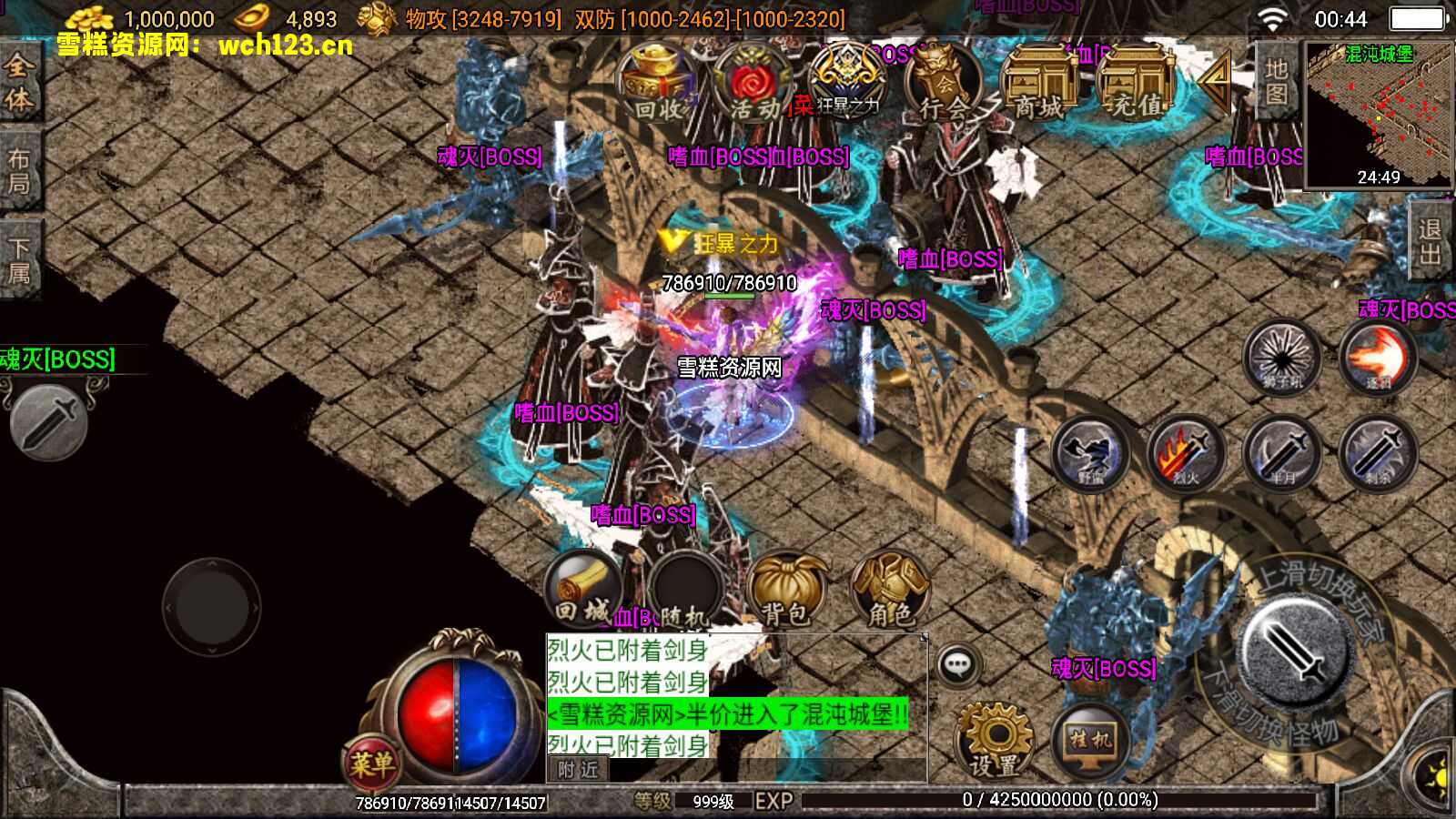Collapse the top icon row with the arrow
The height and width of the screenshot is (819, 1456).
[x=1215, y=80]
